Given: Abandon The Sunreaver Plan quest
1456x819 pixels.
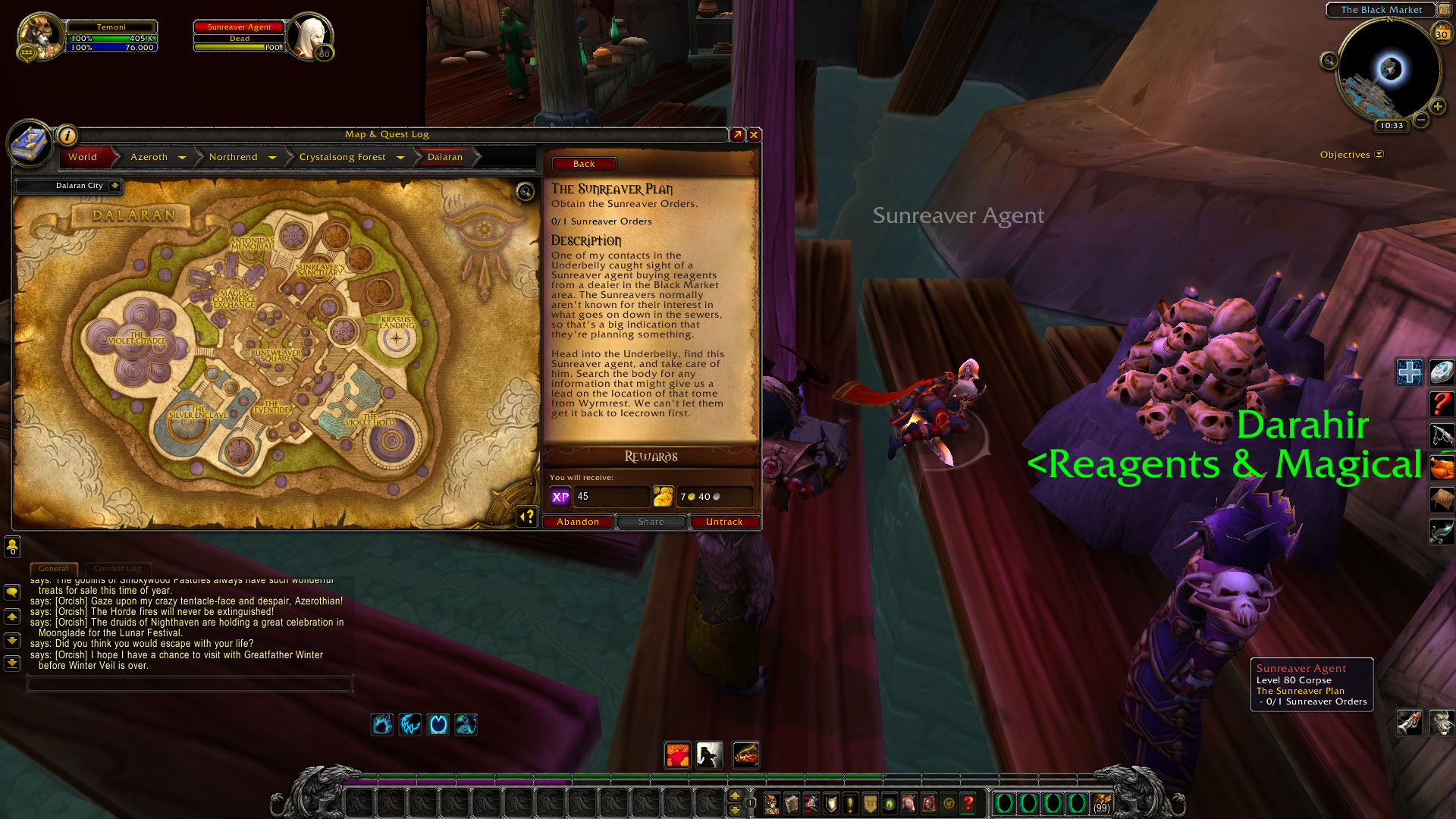Looking at the screenshot, I should click(577, 522).
